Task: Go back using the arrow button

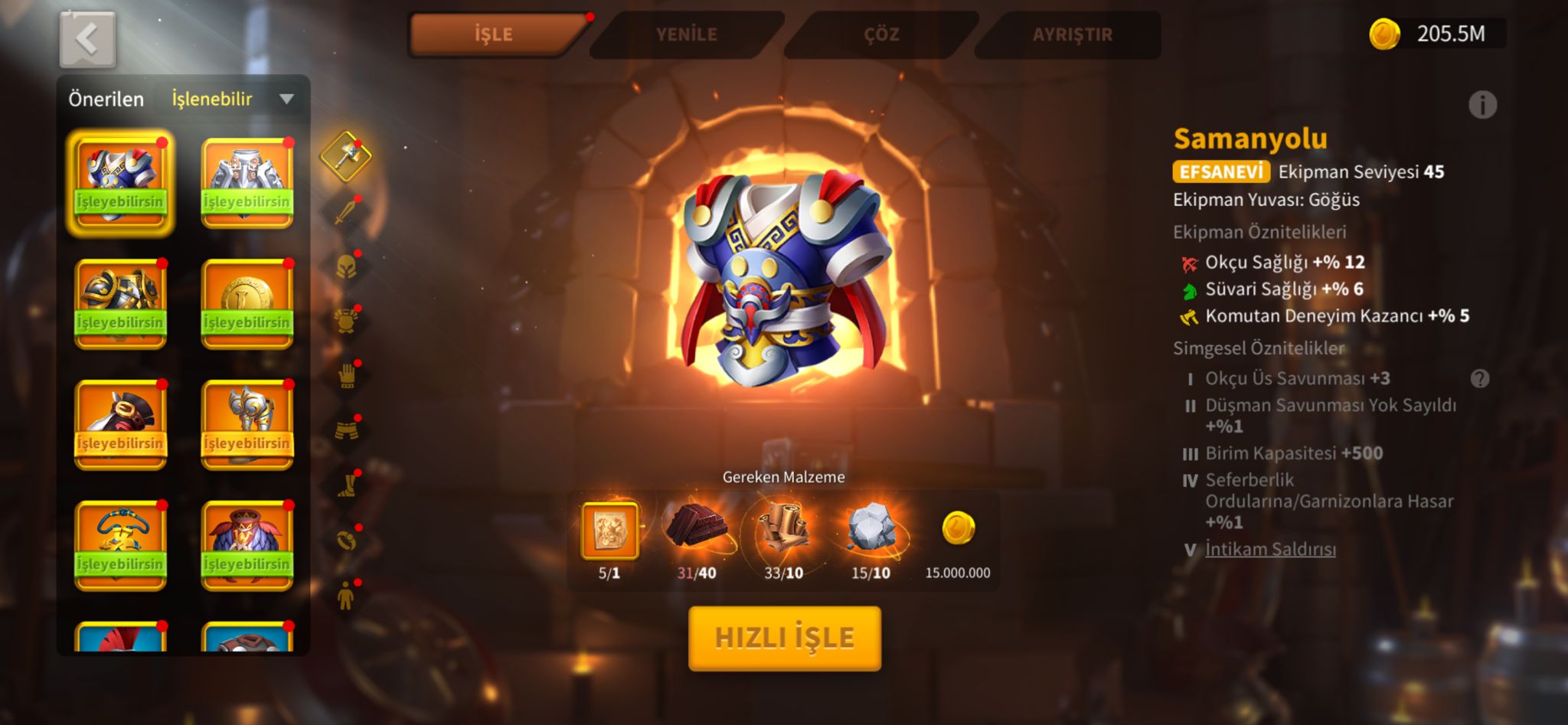Action: [88, 39]
